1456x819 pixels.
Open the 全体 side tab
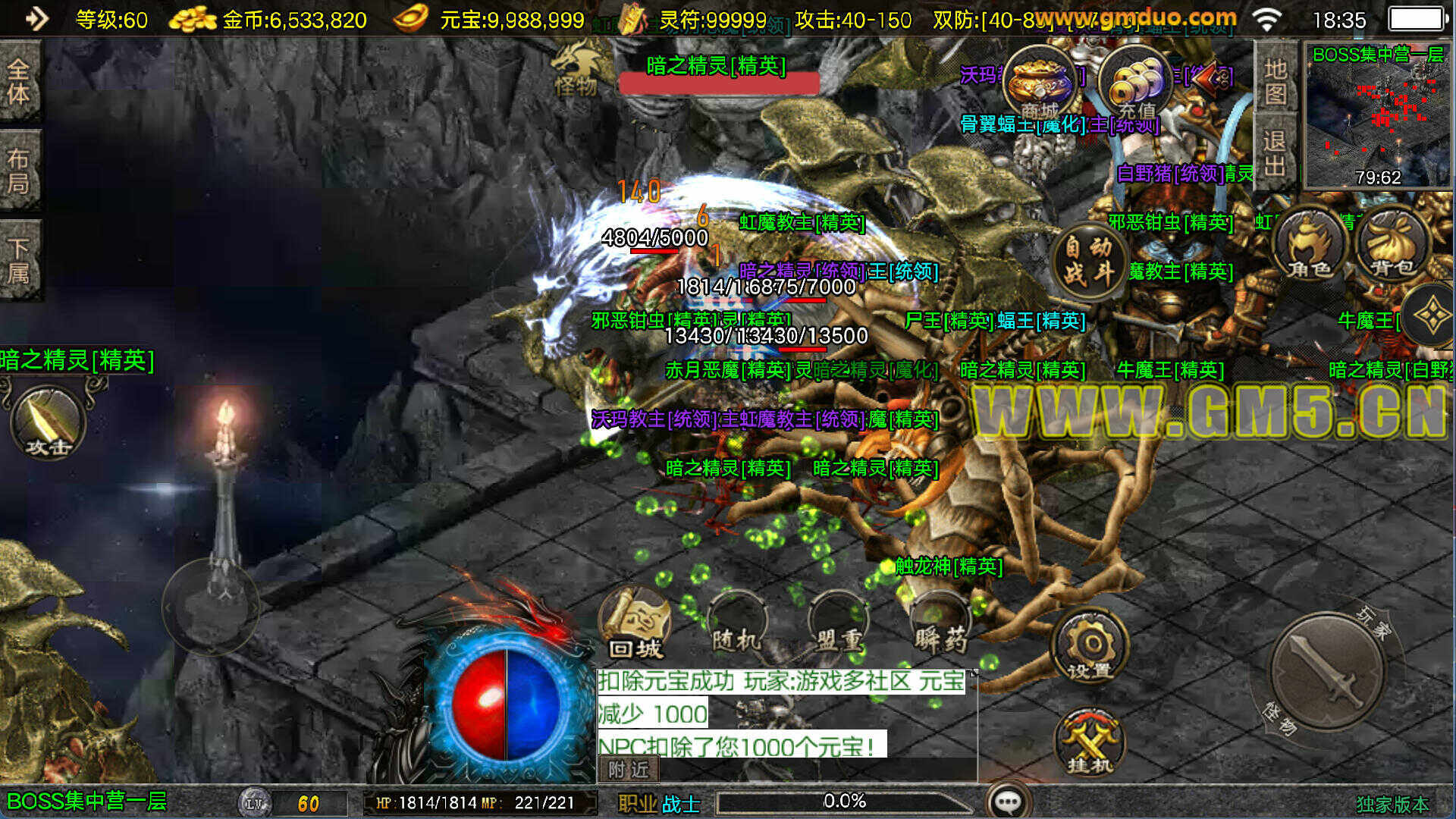tap(20, 81)
